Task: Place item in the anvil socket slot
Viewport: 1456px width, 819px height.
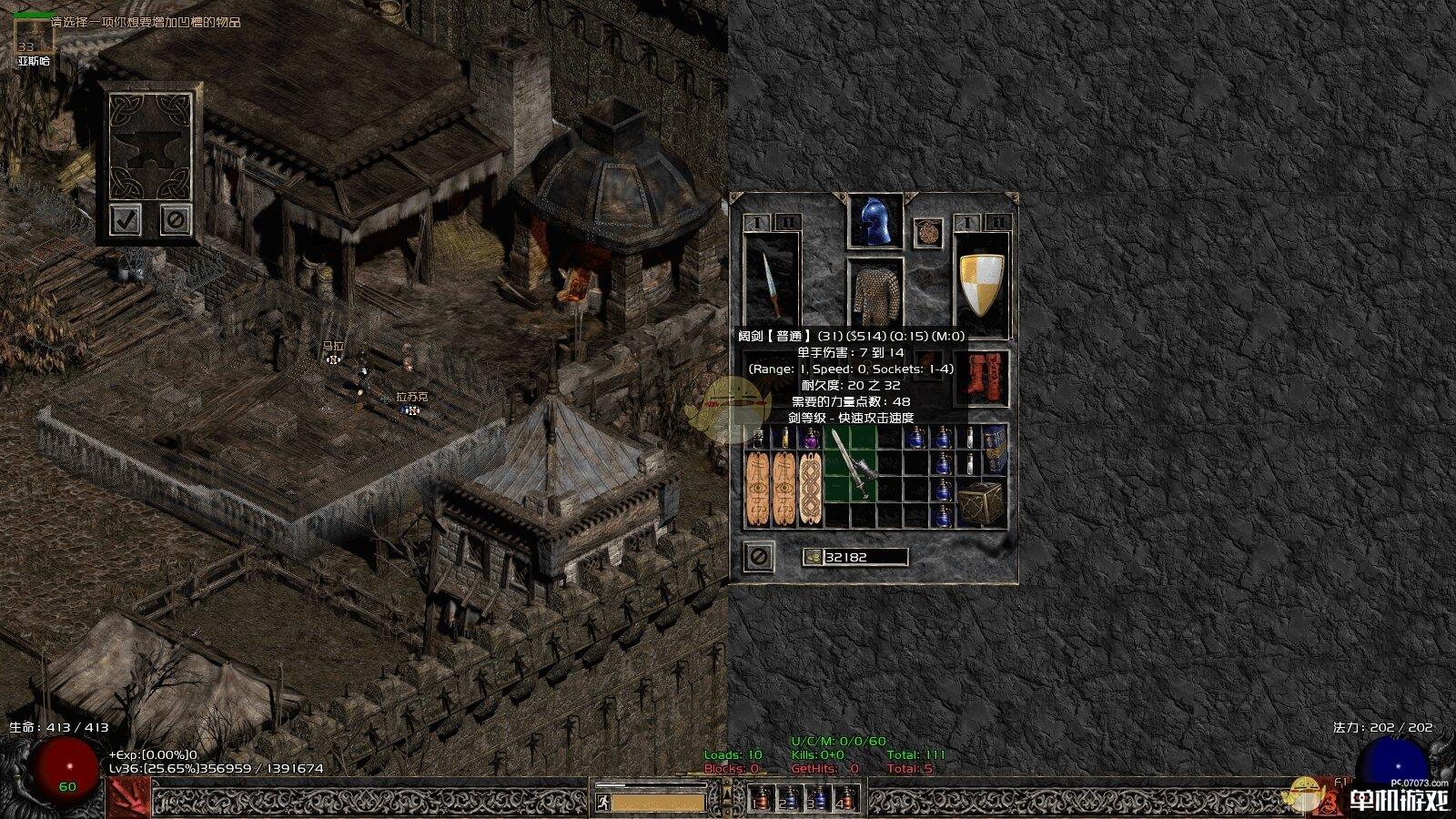Action: 149,146
